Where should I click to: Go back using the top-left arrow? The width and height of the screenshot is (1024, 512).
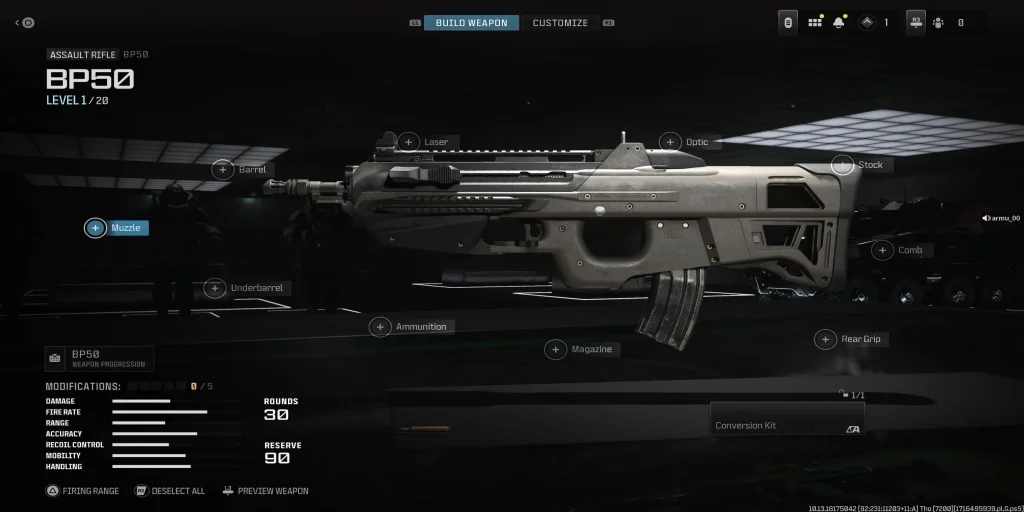click(18, 23)
